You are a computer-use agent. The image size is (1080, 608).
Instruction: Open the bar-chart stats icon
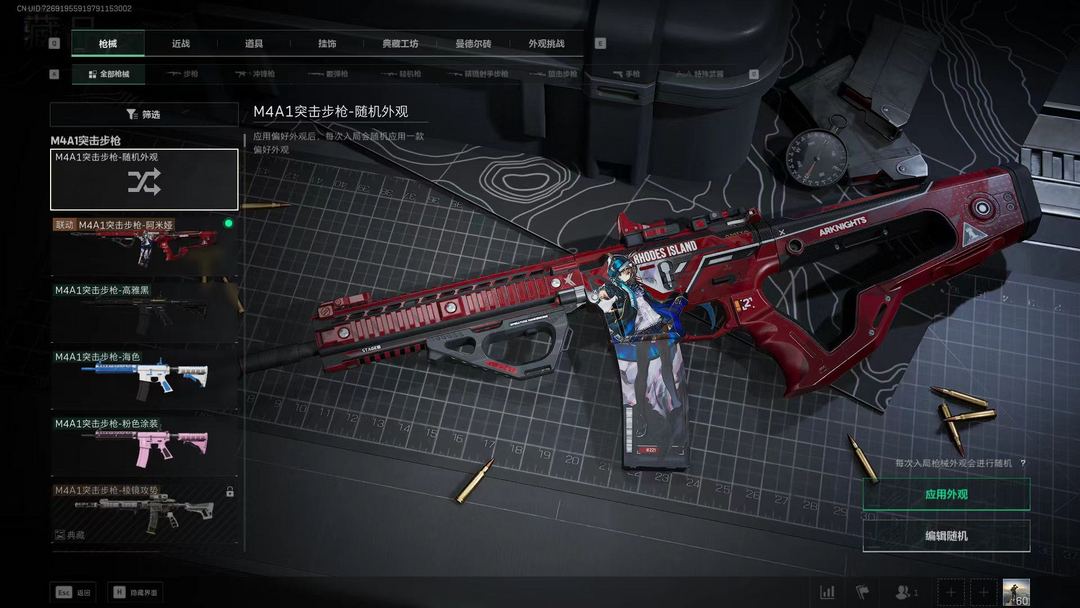tap(827, 592)
